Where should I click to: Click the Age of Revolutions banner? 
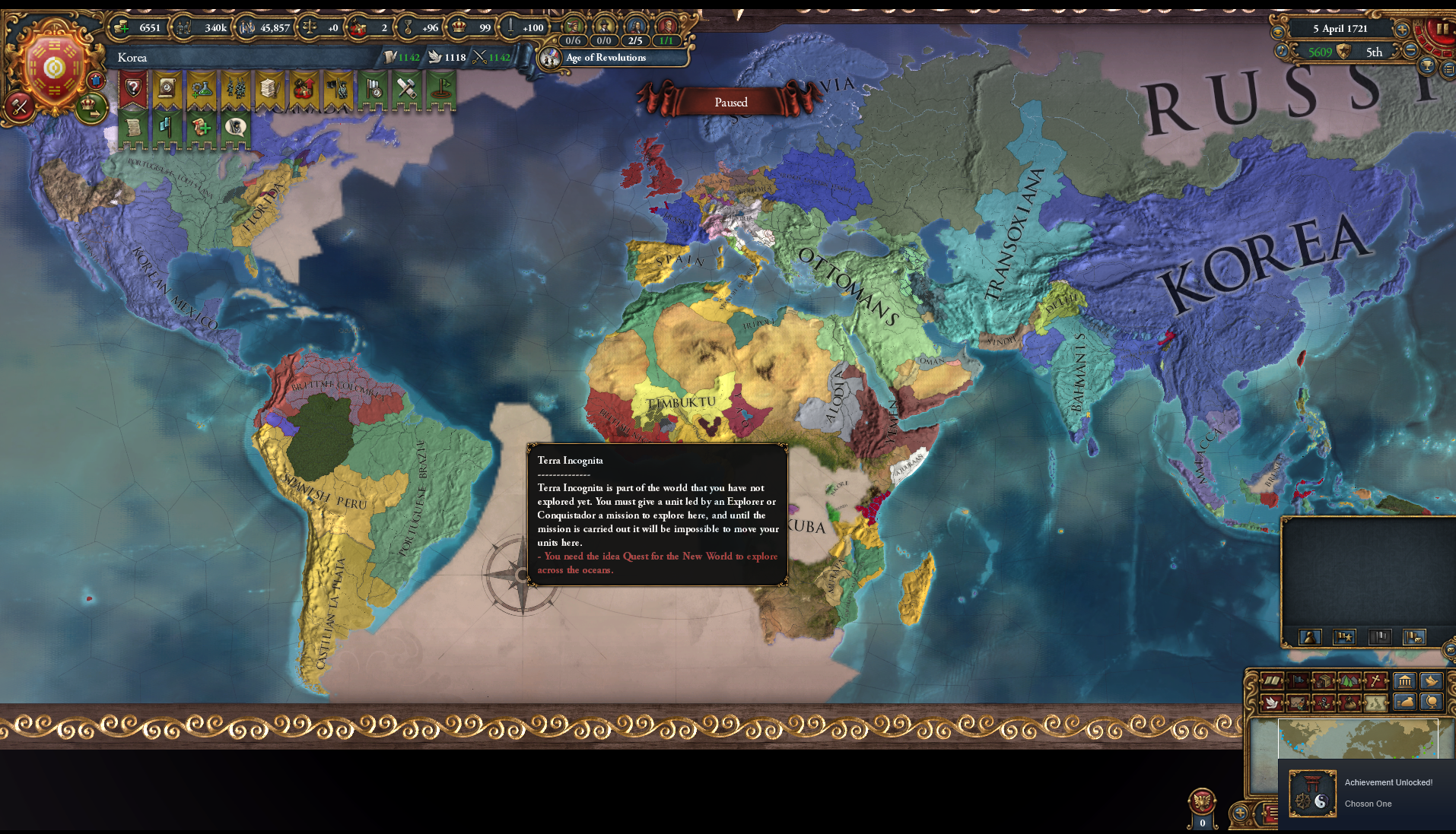605,58
